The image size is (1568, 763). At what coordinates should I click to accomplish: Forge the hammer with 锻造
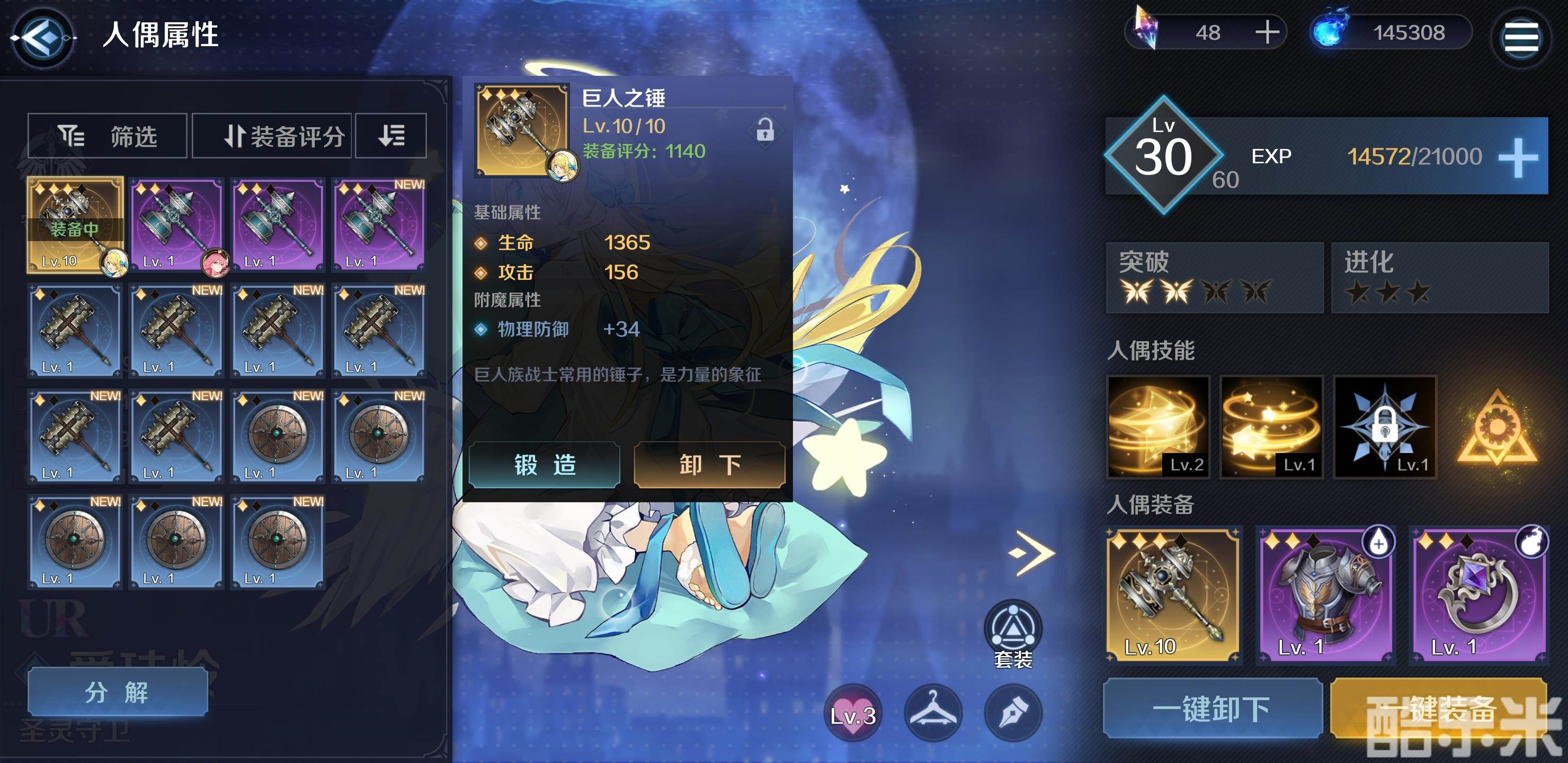[x=544, y=465]
